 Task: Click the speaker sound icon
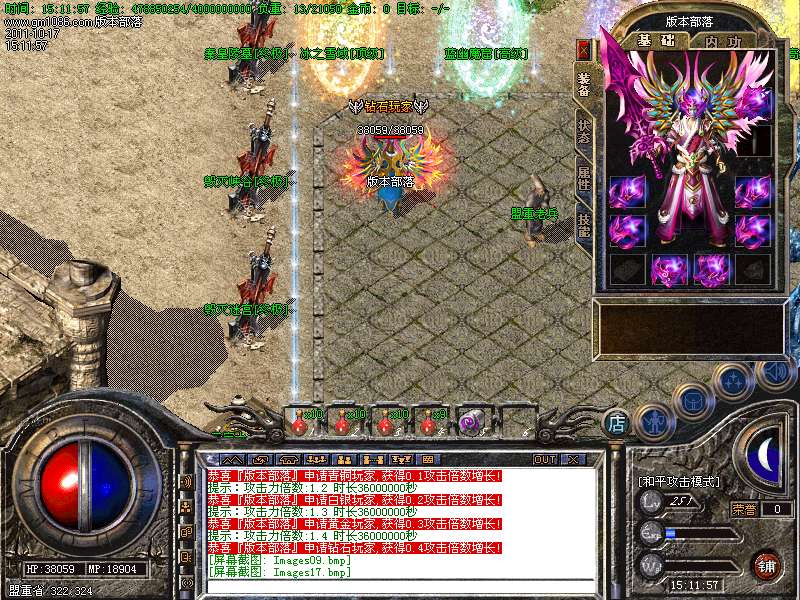tap(773, 371)
